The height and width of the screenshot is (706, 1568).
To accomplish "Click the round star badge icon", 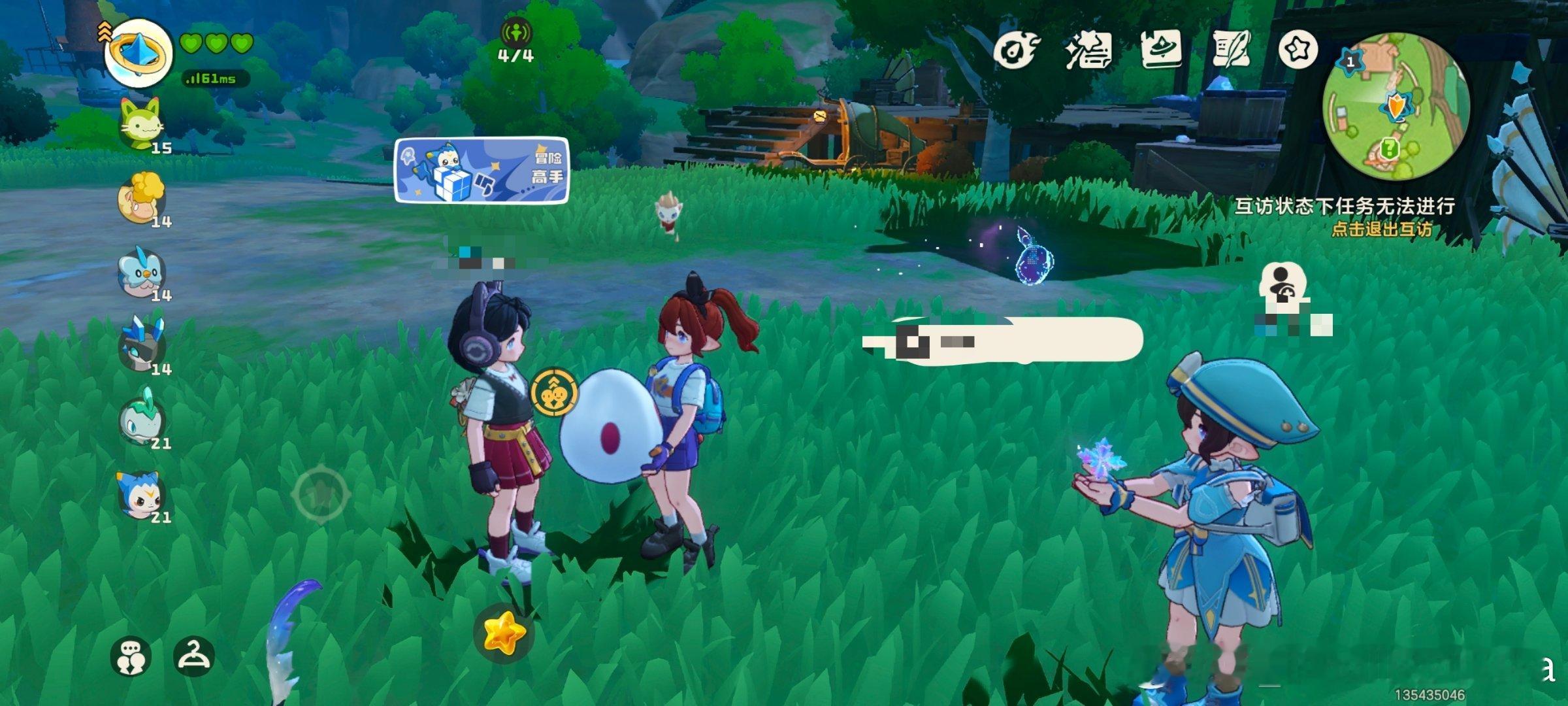I will (1298, 50).
